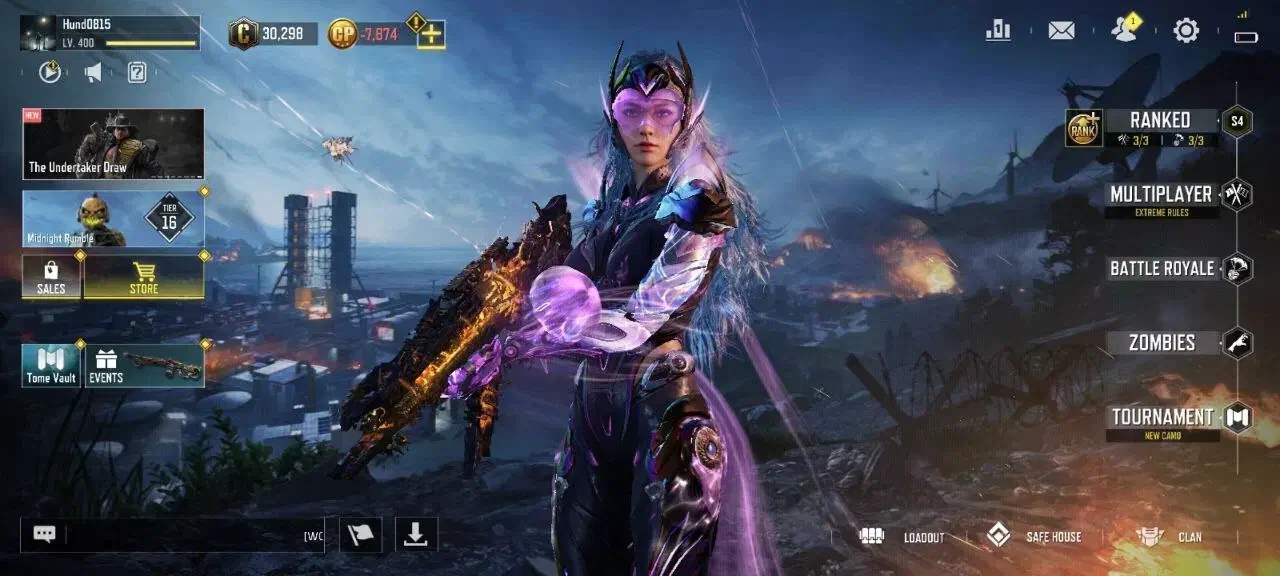The height and width of the screenshot is (576, 1280).
Task: Open the Ranked mode menu
Action: point(1159,121)
